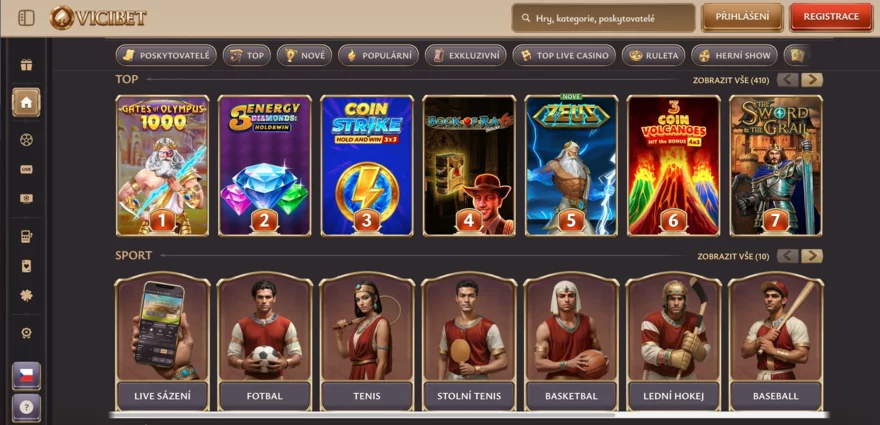Play The Sword & The Grail
The image size is (880, 425).
pos(776,165)
